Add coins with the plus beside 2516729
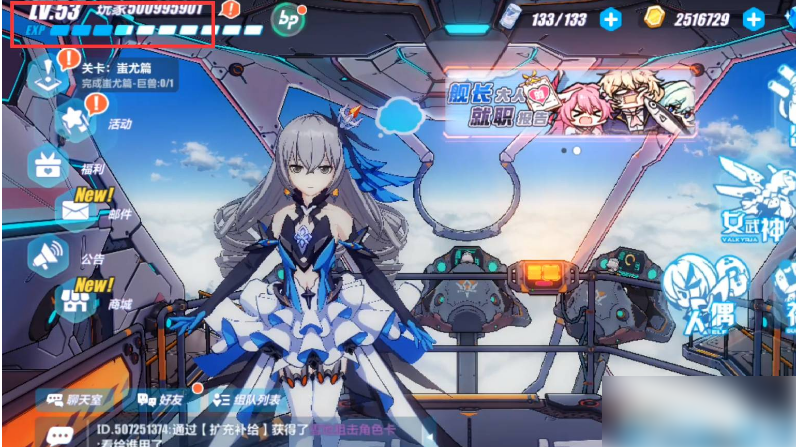The width and height of the screenshot is (796, 447). coord(753,18)
